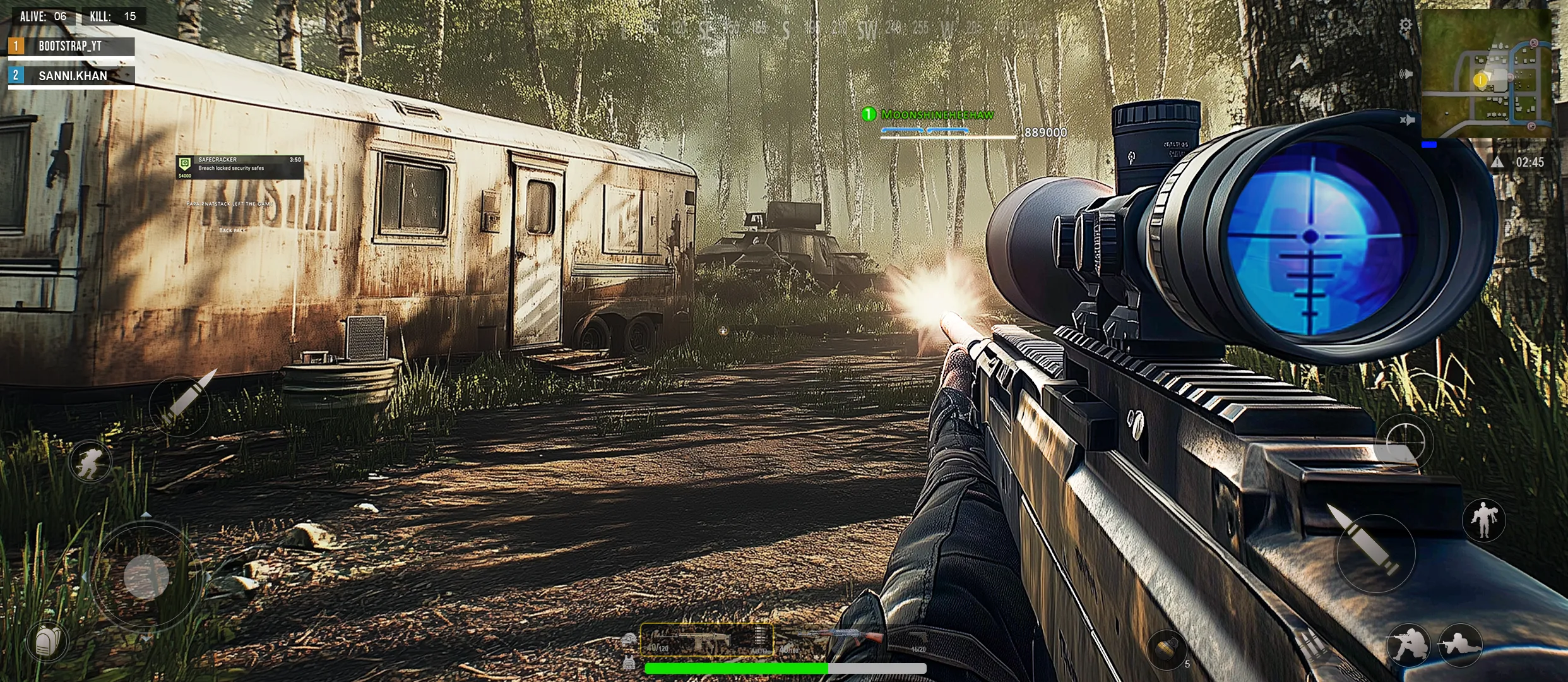Viewport: 1568px width, 682px height.
Task: Aim down sights with the crosshair button
Action: click(1405, 443)
